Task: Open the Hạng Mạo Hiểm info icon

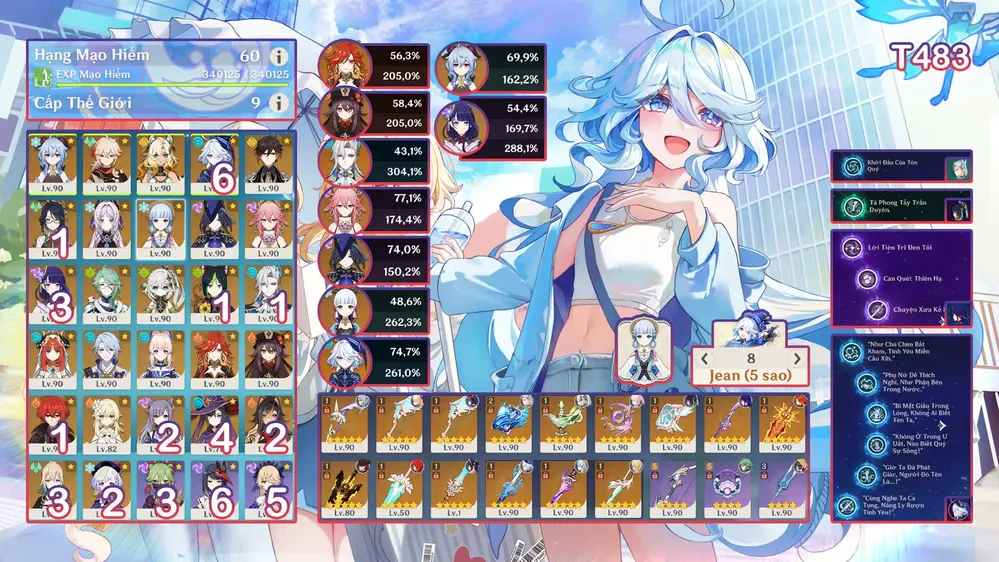Action: click(279, 56)
